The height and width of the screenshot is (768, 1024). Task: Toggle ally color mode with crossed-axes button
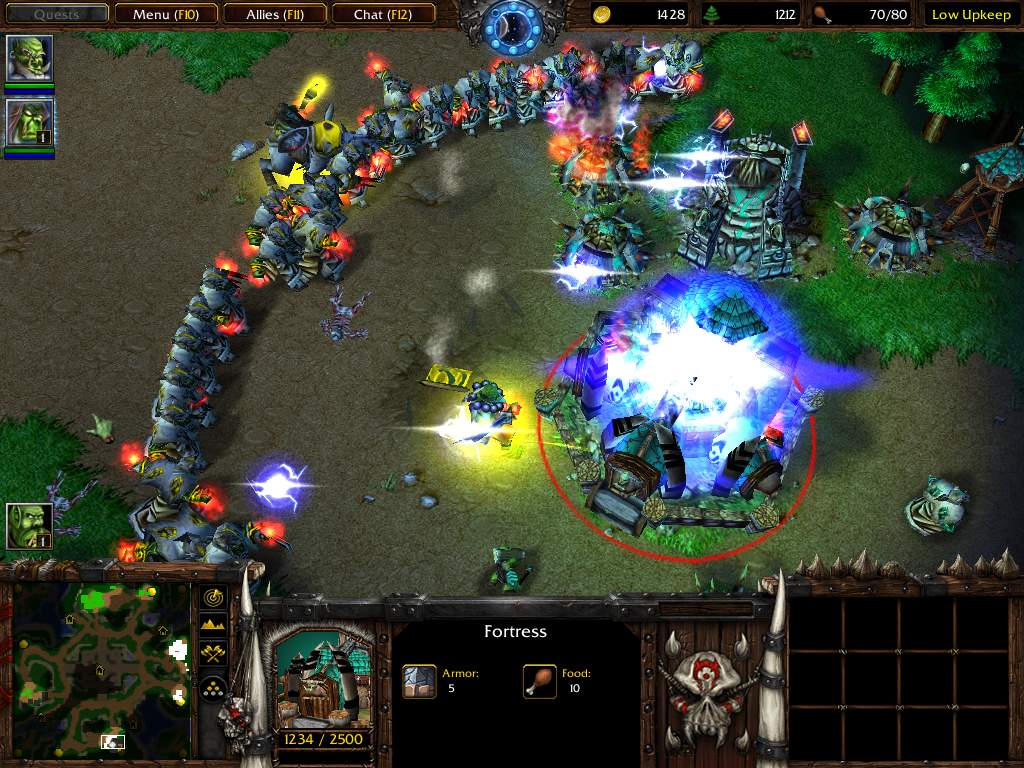click(x=213, y=654)
